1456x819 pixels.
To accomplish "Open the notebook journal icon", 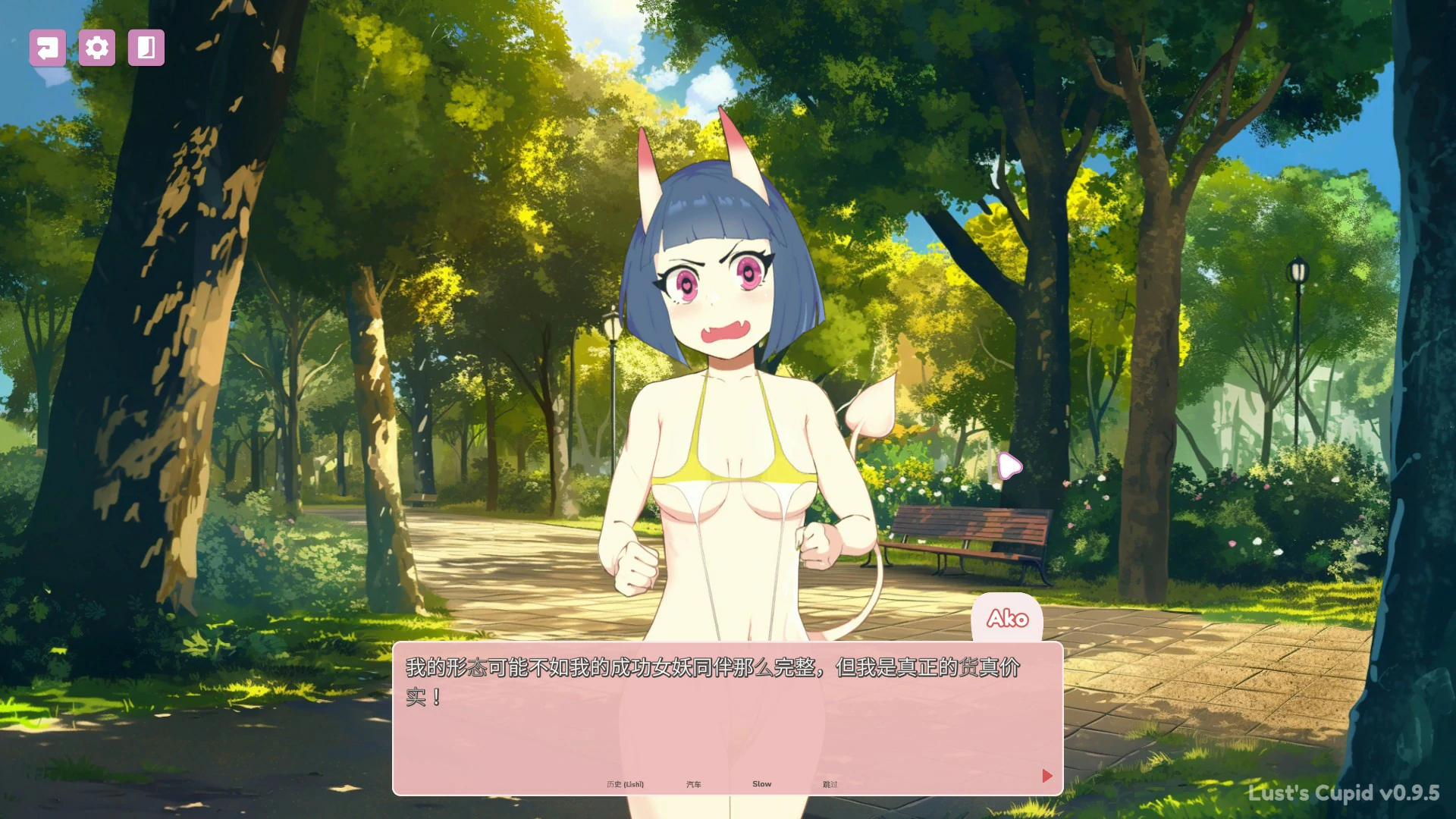I will coord(146,48).
